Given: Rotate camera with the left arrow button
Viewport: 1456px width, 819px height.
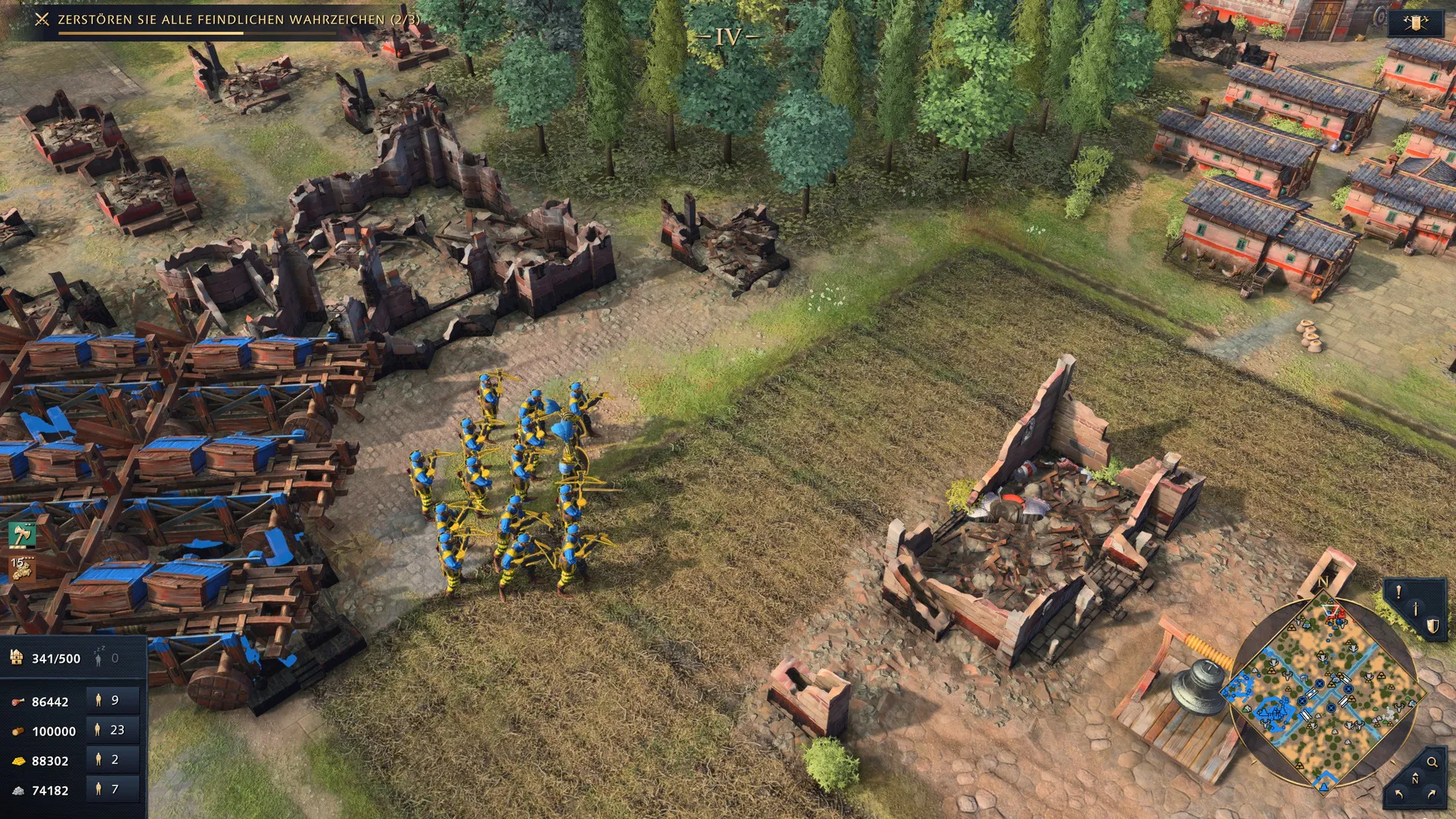Looking at the screenshot, I should click(1399, 794).
